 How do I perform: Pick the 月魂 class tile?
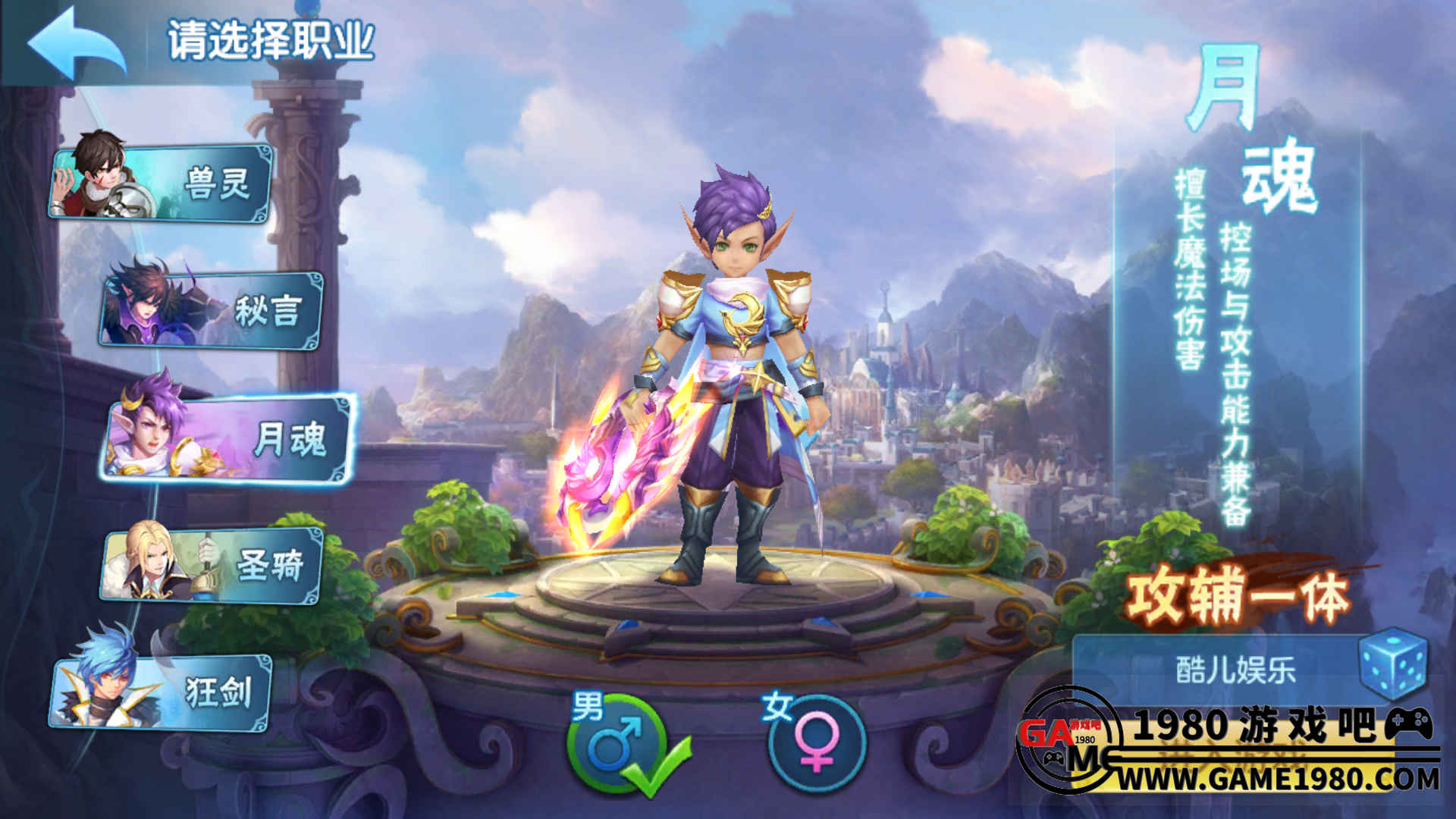pyautogui.click(x=227, y=438)
